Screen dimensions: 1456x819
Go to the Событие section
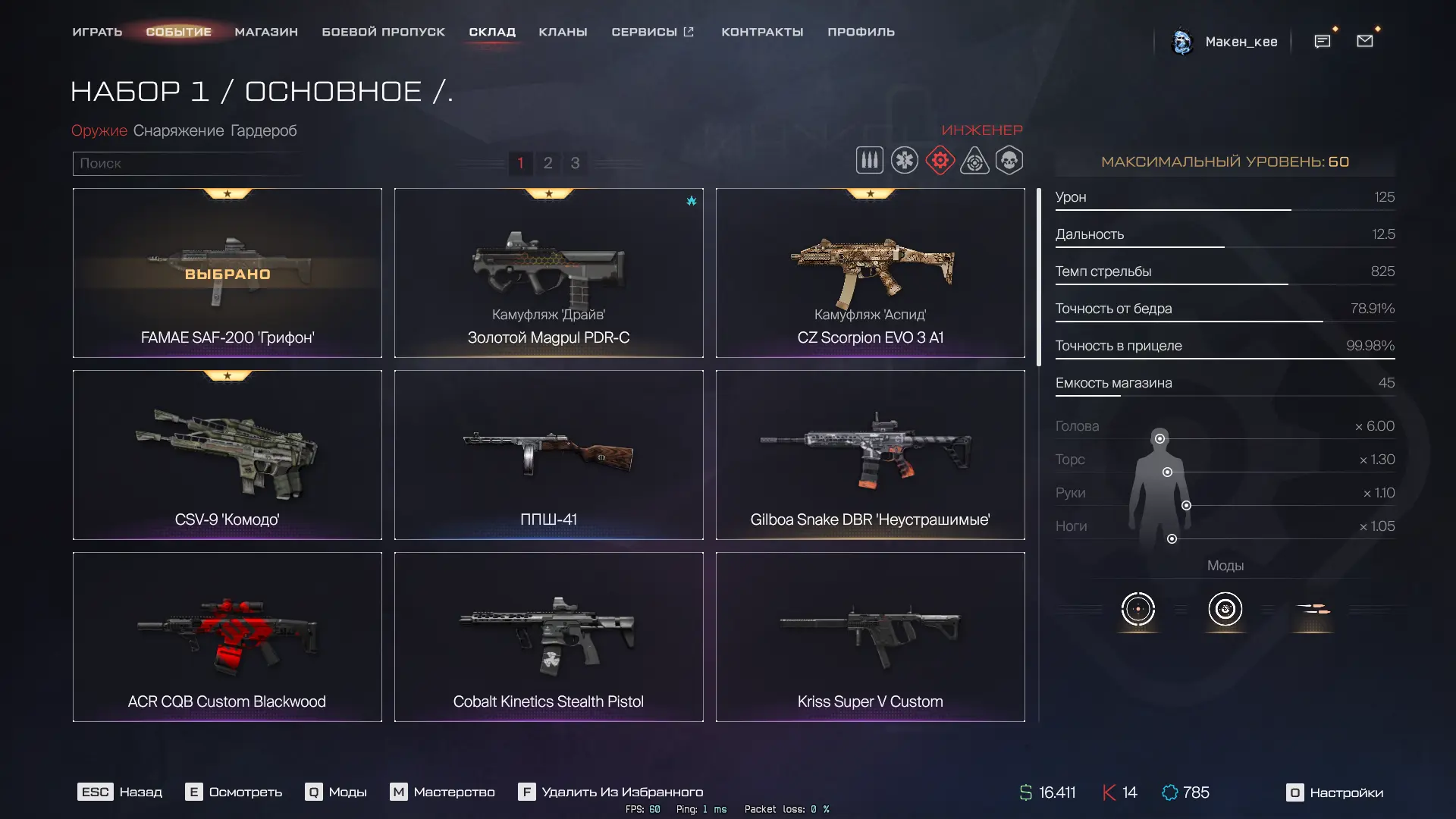[x=178, y=32]
